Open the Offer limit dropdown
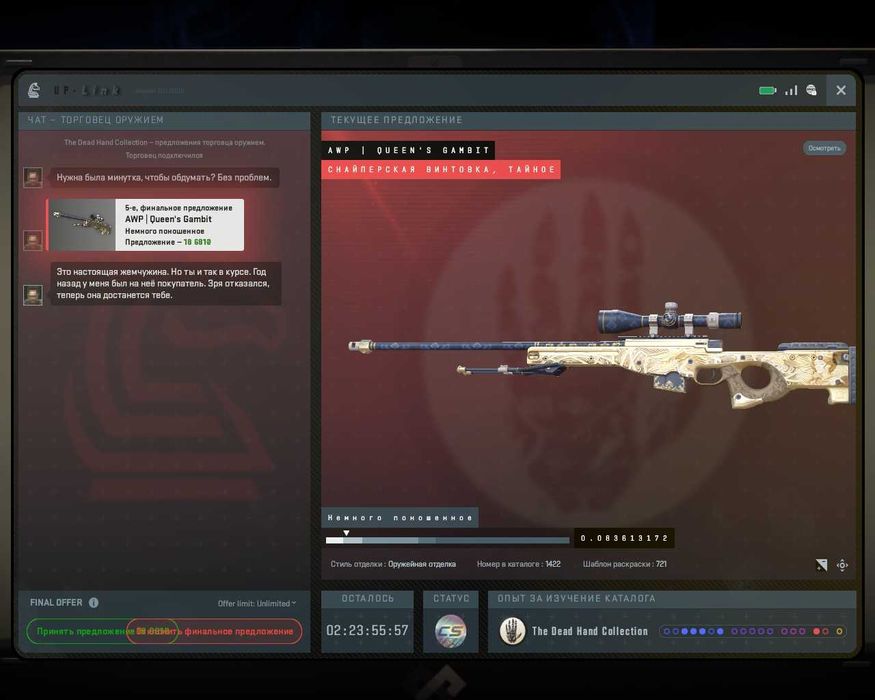This screenshot has width=875, height=700. pyautogui.click(x=257, y=603)
